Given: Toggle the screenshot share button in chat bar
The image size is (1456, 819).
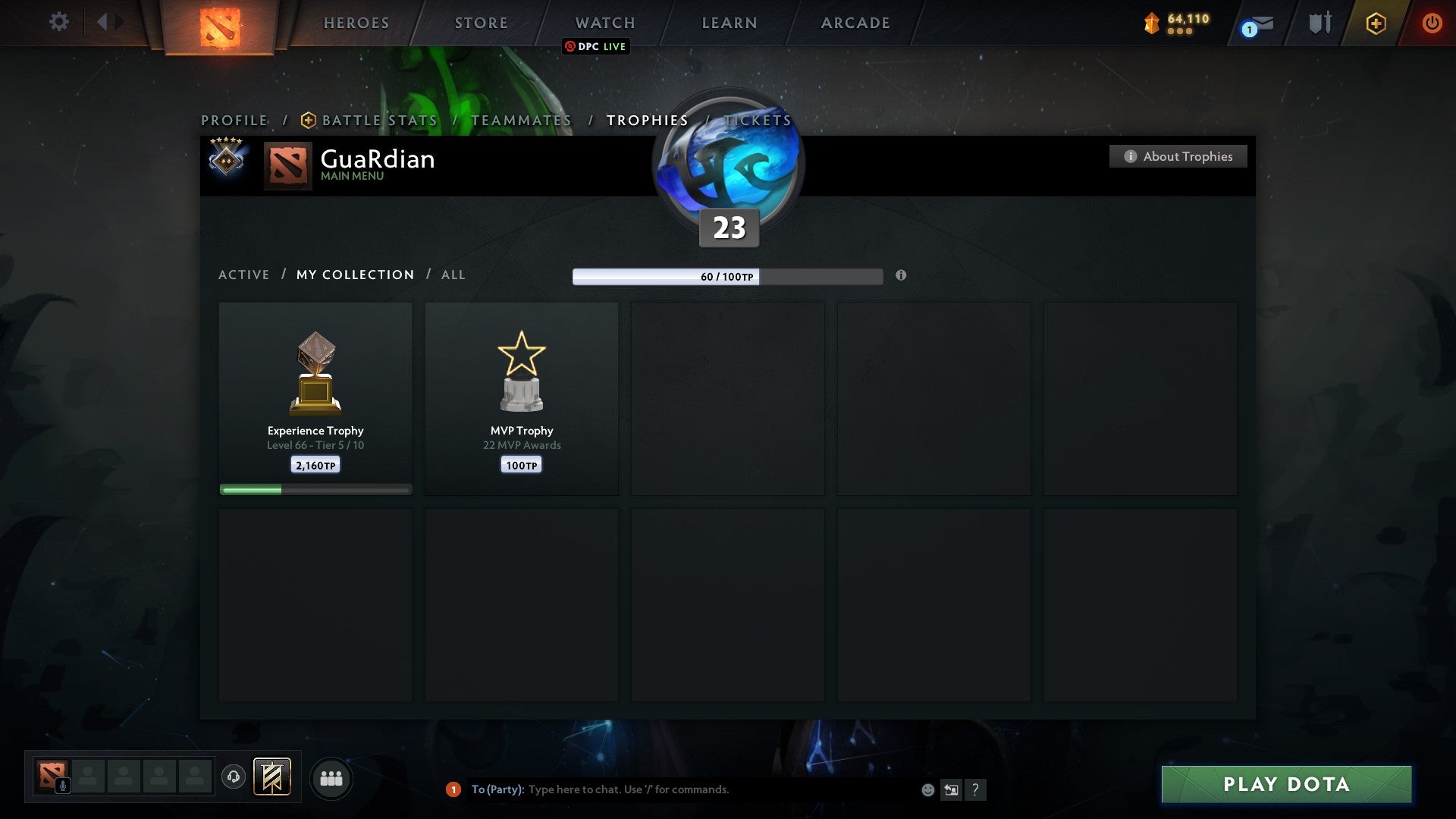Looking at the screenshot, I should pyautogui.click(x=952, y=789).
